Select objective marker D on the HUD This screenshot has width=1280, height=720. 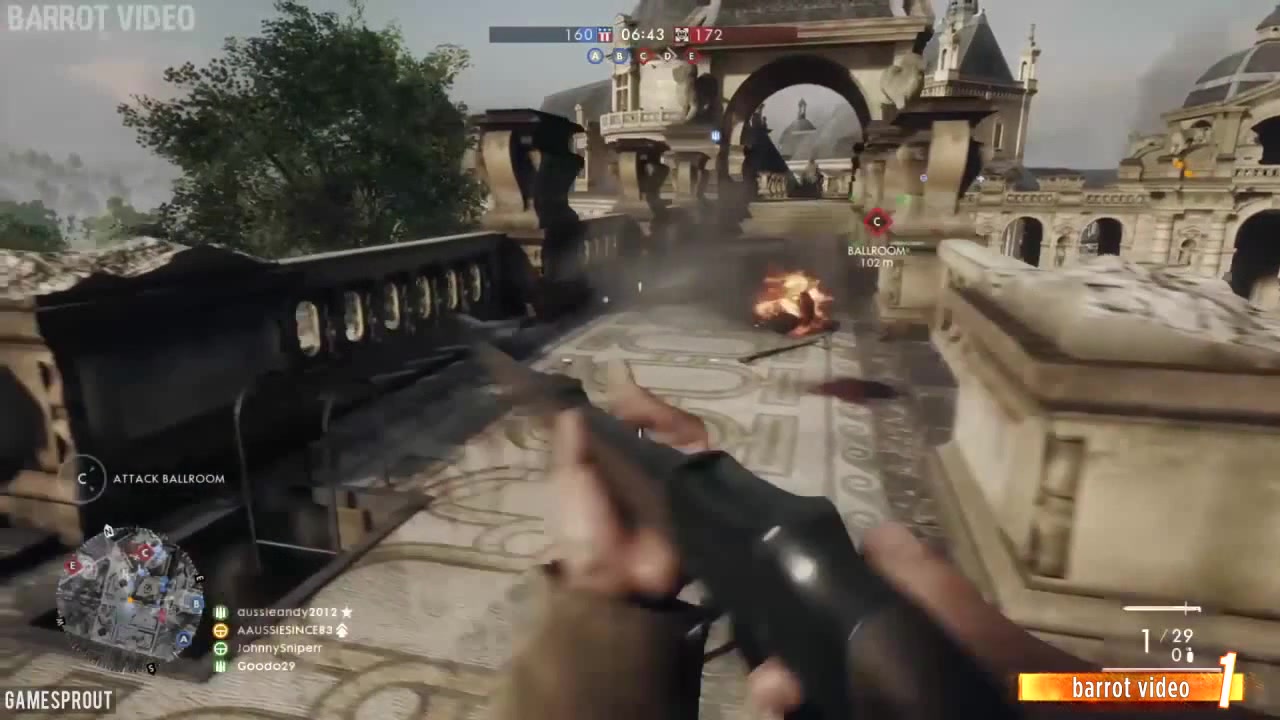pos(667,55)
